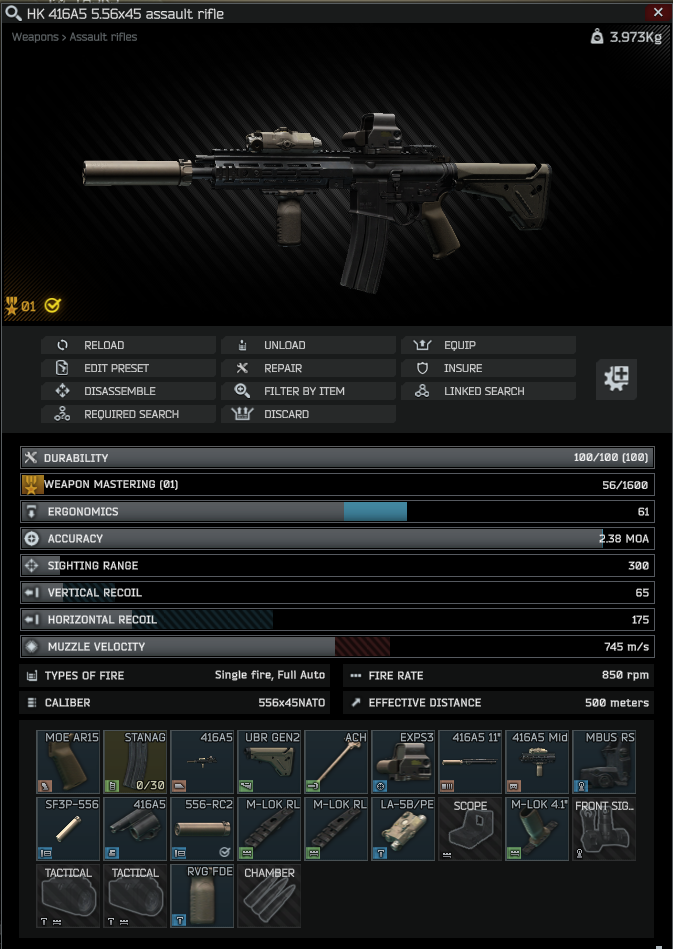Click the Reload action button
Screen dimensions: 673x949
tap(128, 345)
